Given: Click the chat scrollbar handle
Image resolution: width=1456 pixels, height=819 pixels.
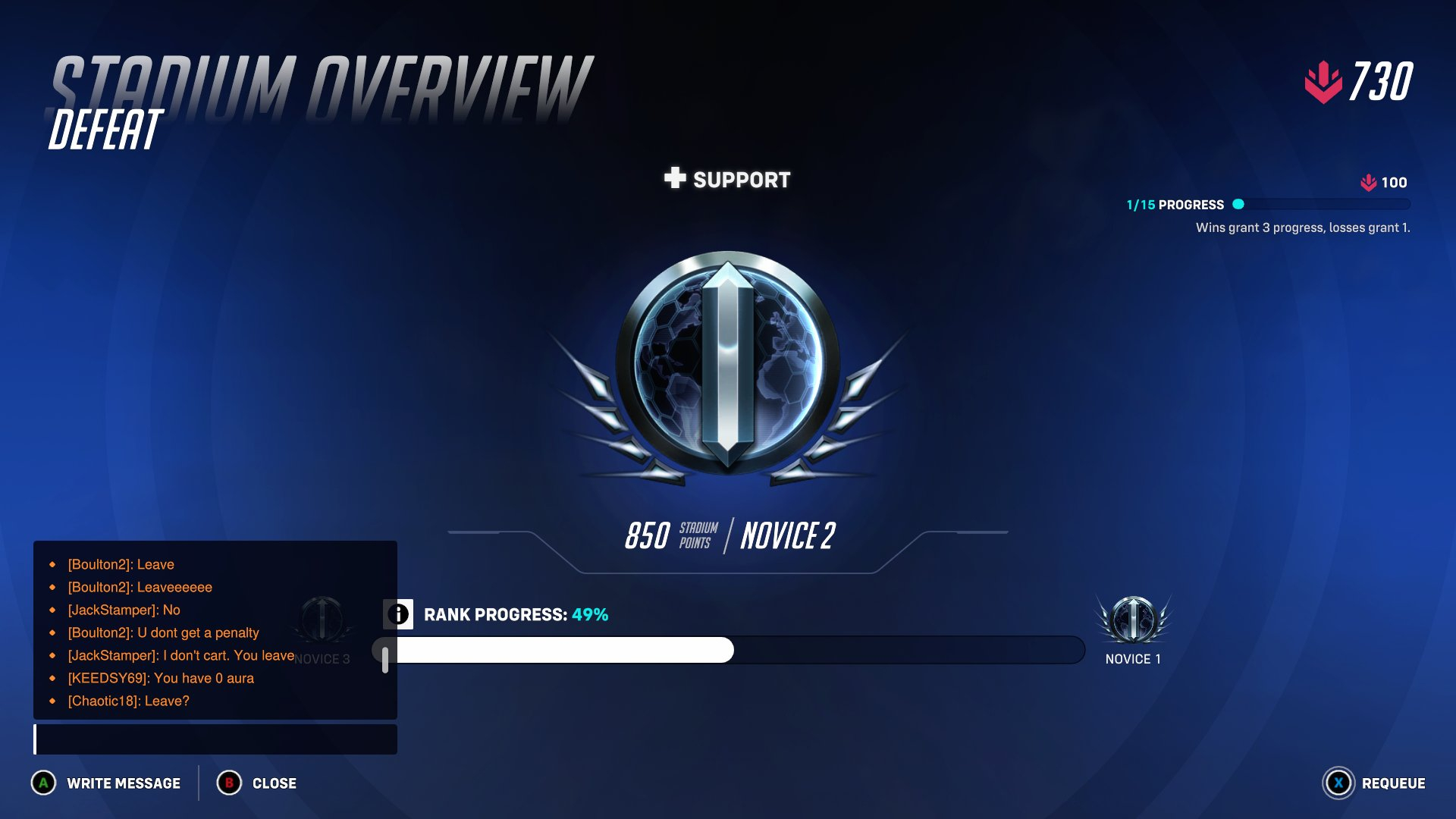Looking at the screenshot, I should pos(385,659).
